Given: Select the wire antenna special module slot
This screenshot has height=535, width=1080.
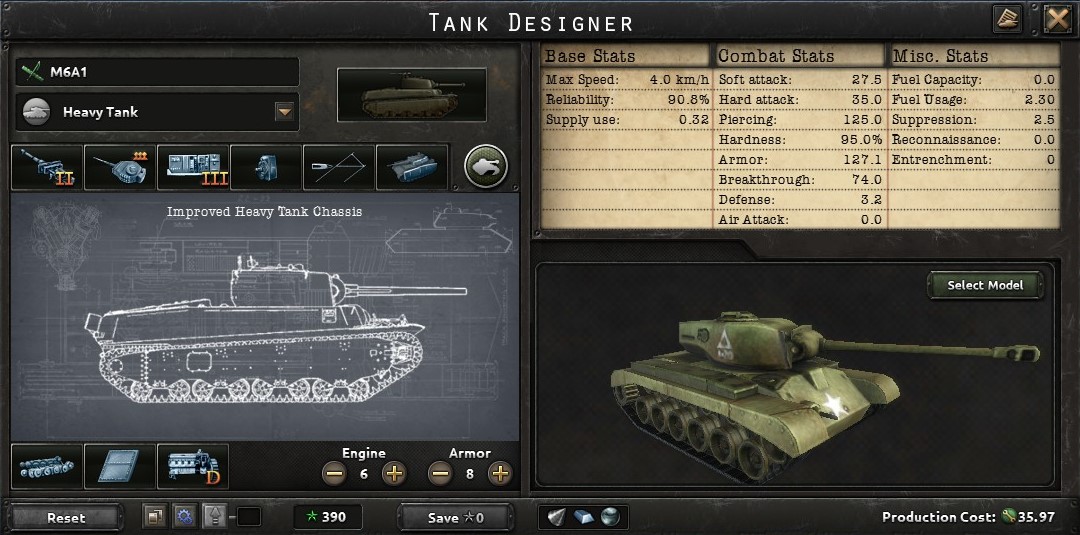Looking at the screenshot, I should [339, 167].
